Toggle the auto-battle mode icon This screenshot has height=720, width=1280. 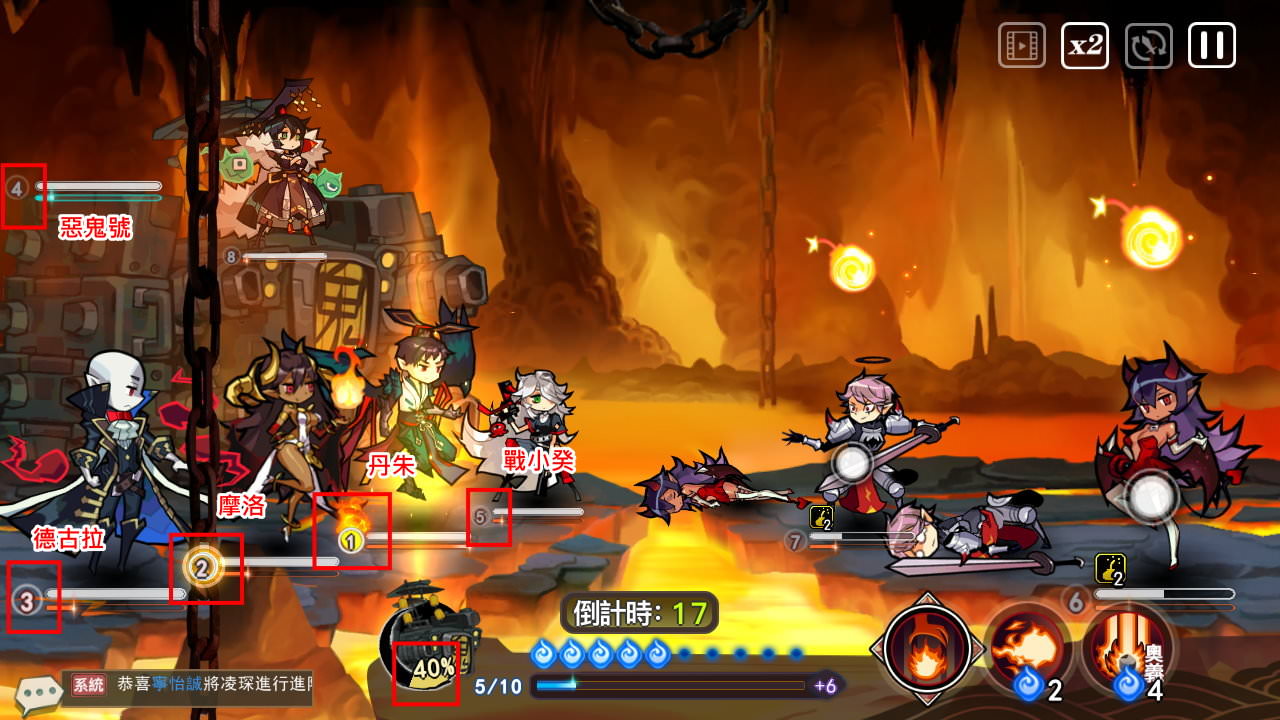tap(1148, 46)
